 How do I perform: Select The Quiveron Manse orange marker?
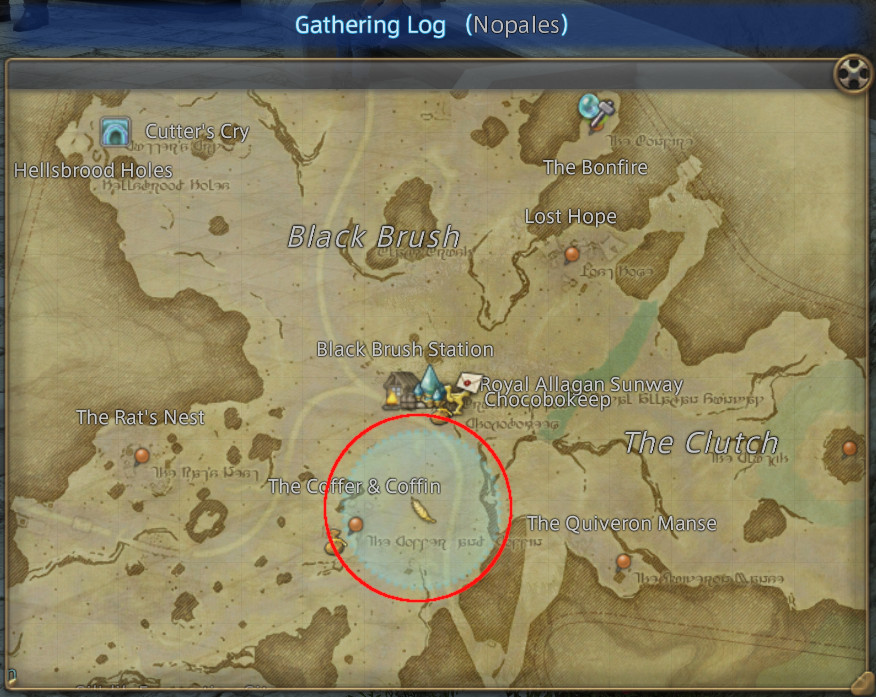(x=623, y=561)
